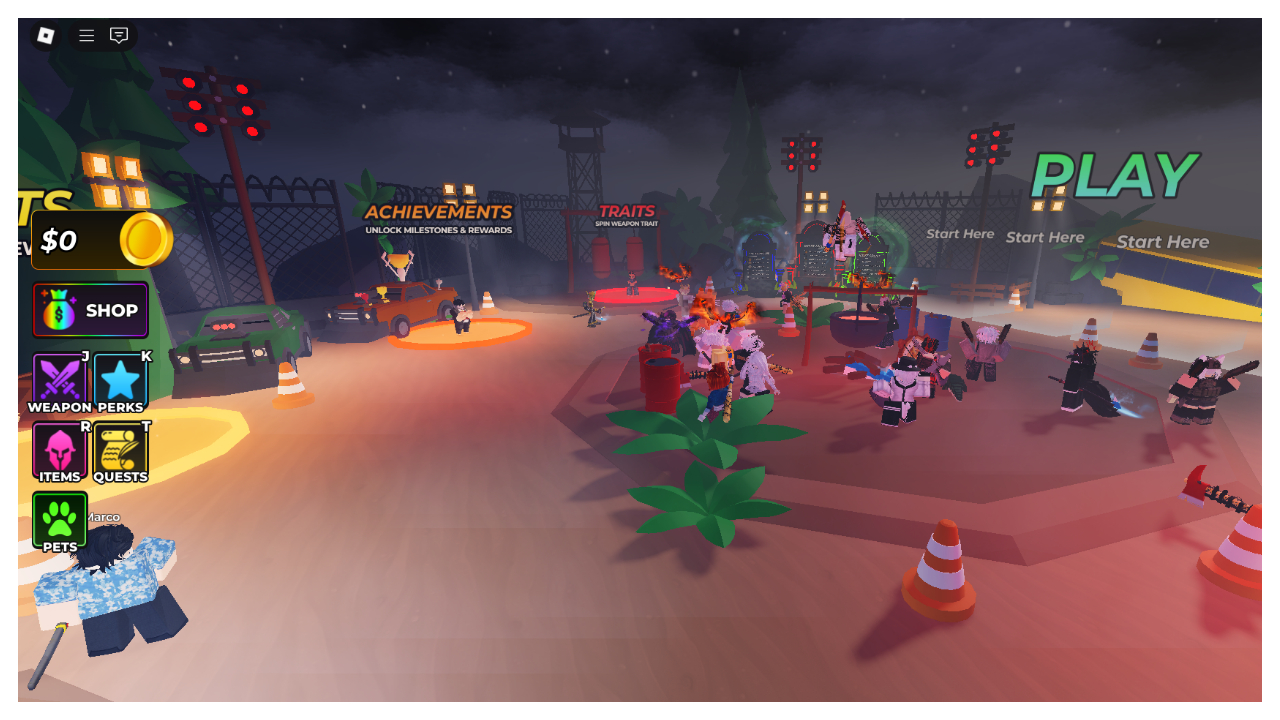The image size is (1280, 720).
Task: Click the red TRAITS sign
Action: 626,210
